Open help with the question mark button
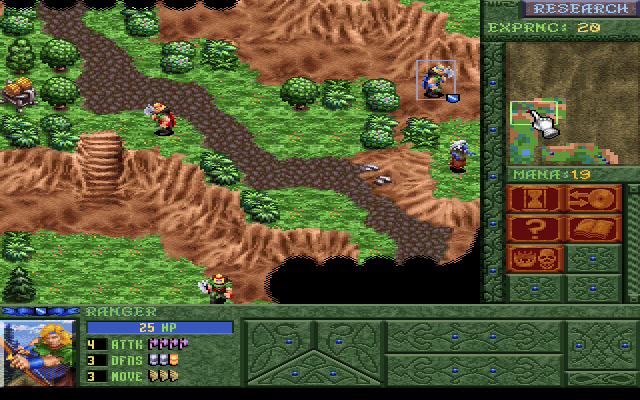Screen dimensions: 640x400 [534, 229]
